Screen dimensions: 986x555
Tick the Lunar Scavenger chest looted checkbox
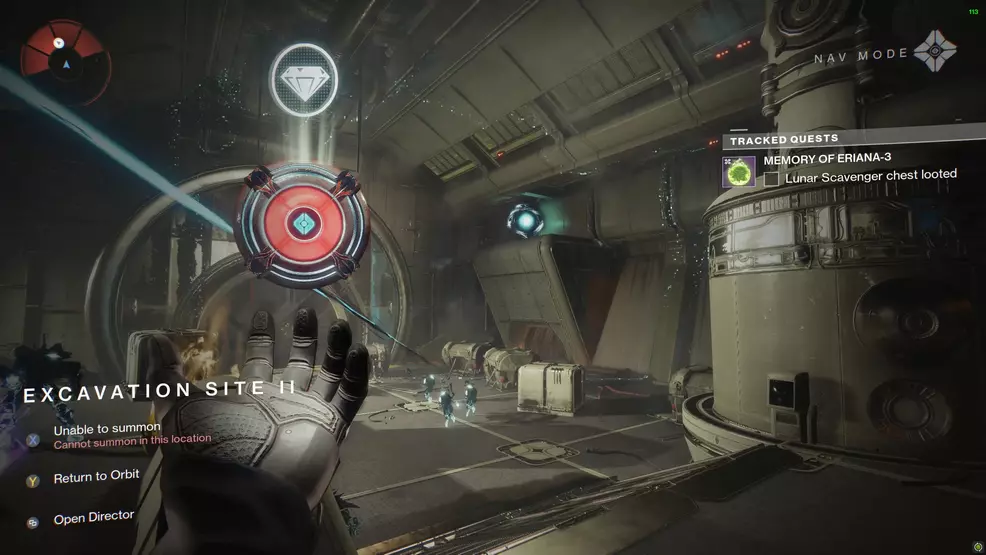[772, 178]
